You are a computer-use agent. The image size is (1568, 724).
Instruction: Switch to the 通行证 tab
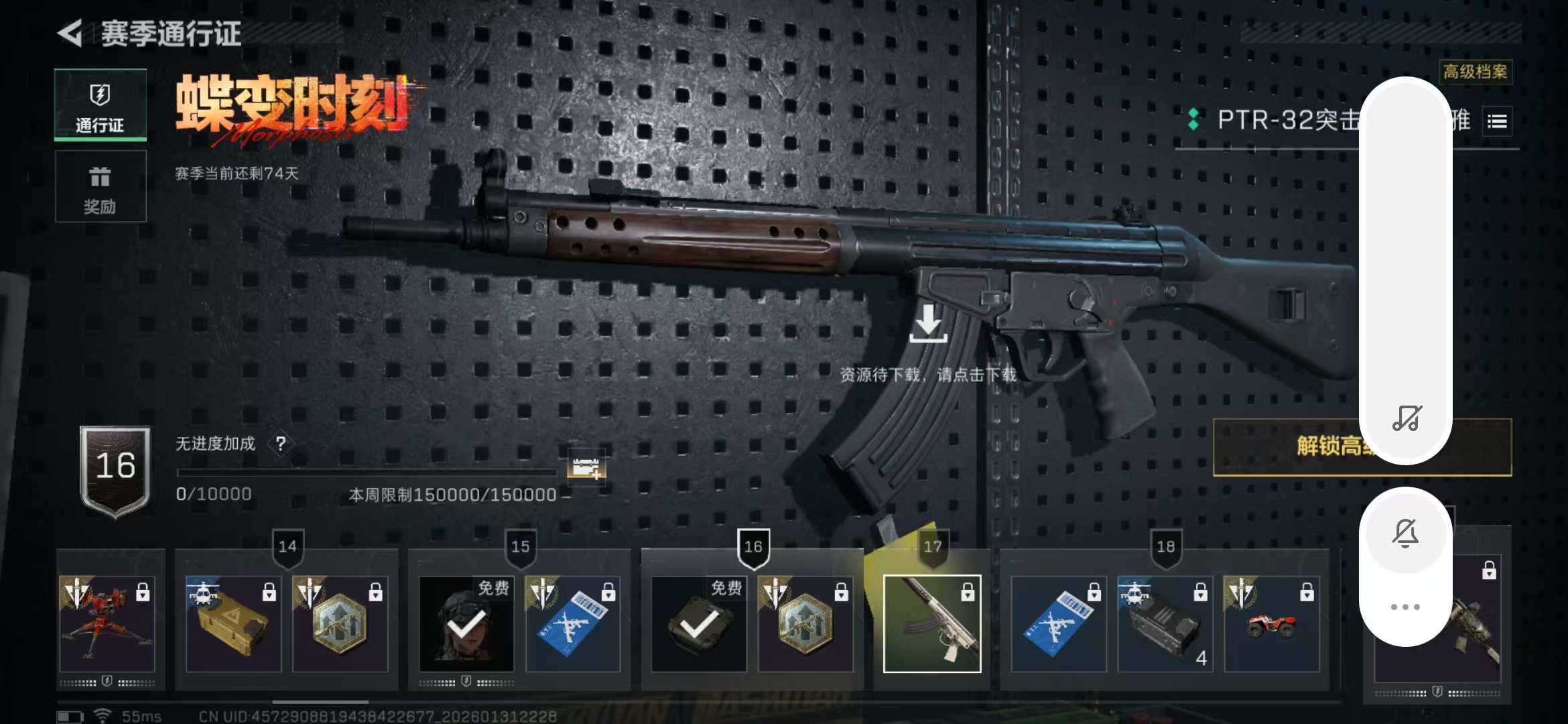pos(101,106)
